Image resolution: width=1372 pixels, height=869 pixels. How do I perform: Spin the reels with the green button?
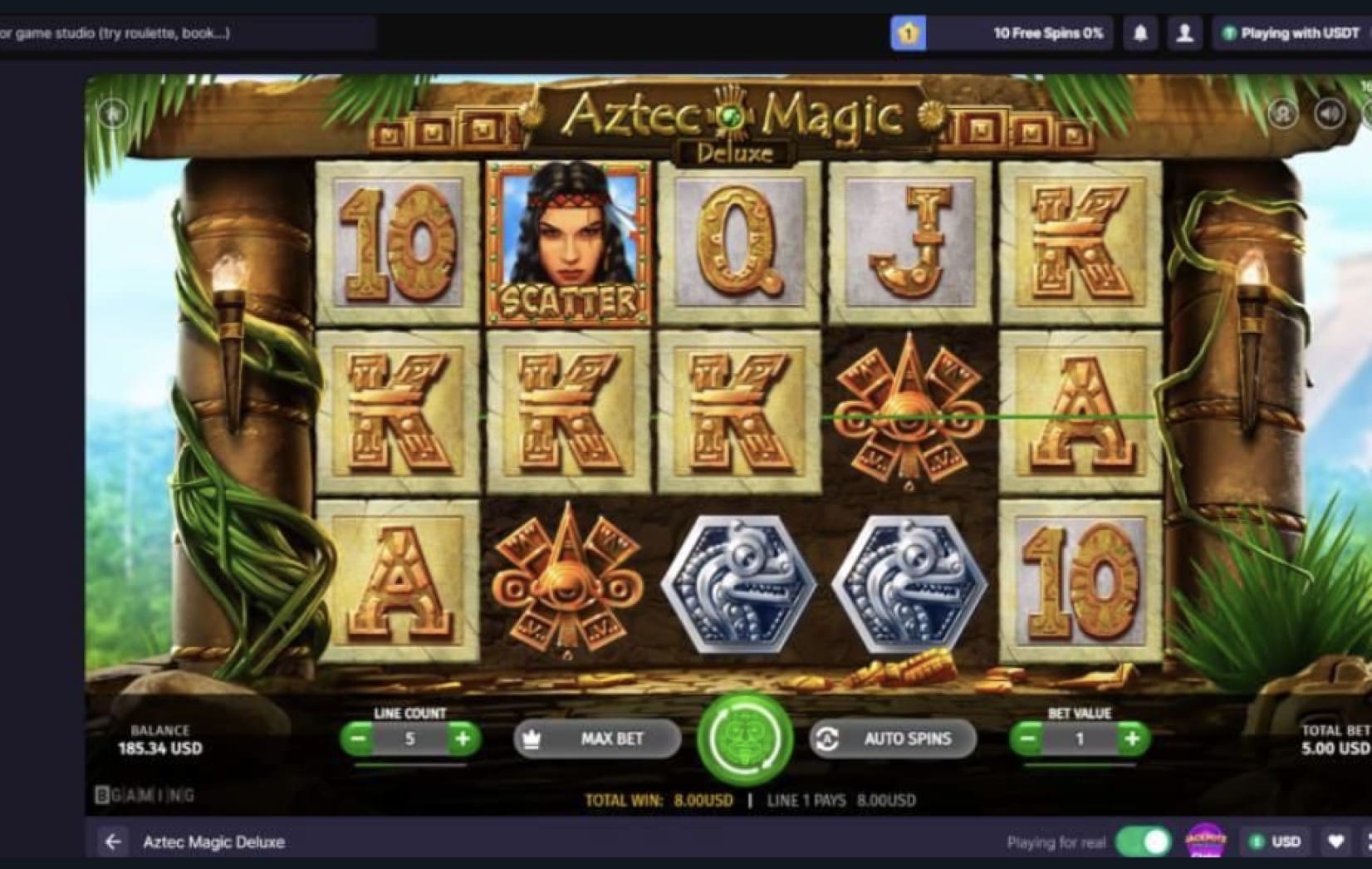745,739
